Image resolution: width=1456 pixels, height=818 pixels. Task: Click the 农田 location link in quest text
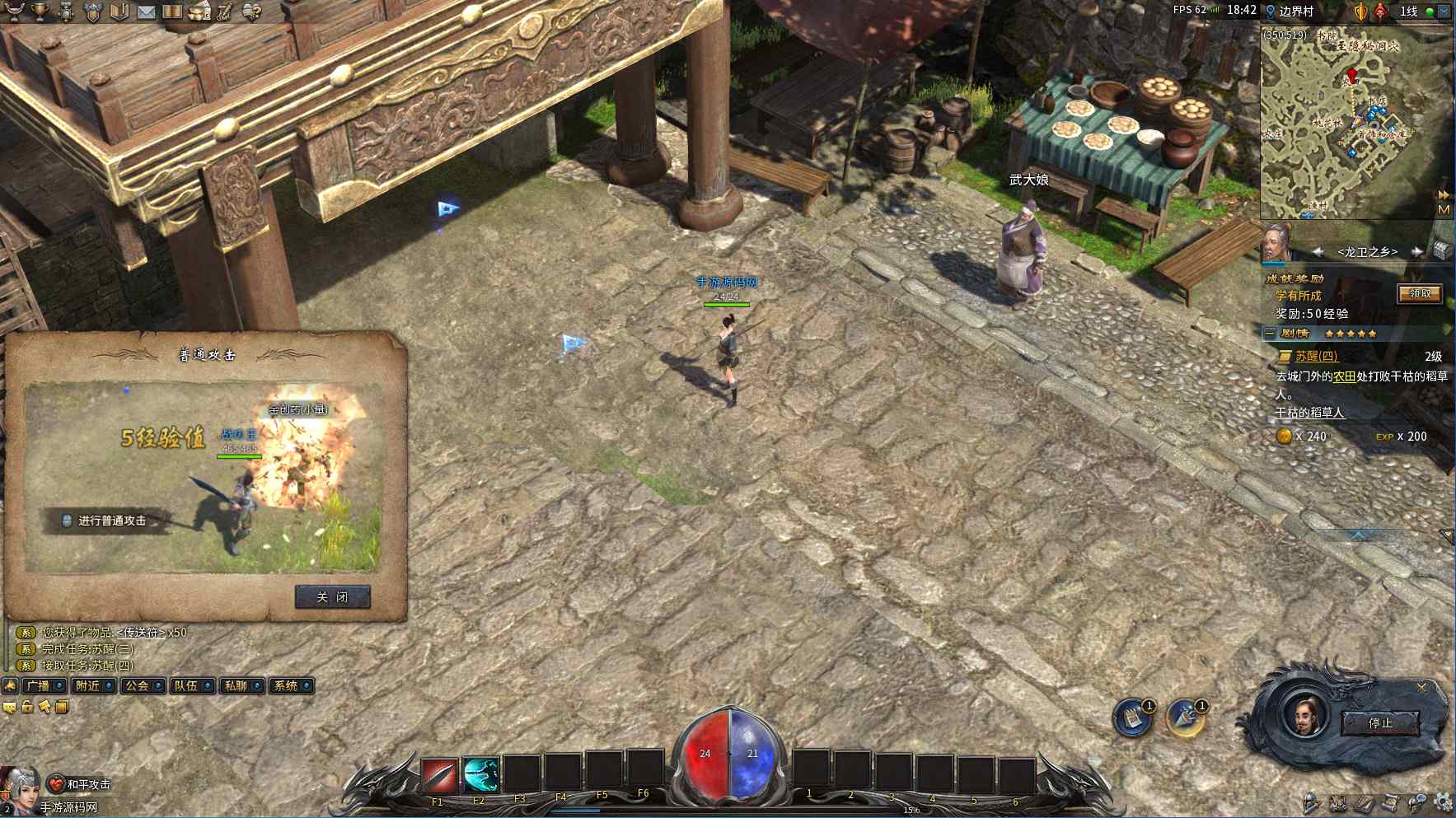click(1344, 376)
